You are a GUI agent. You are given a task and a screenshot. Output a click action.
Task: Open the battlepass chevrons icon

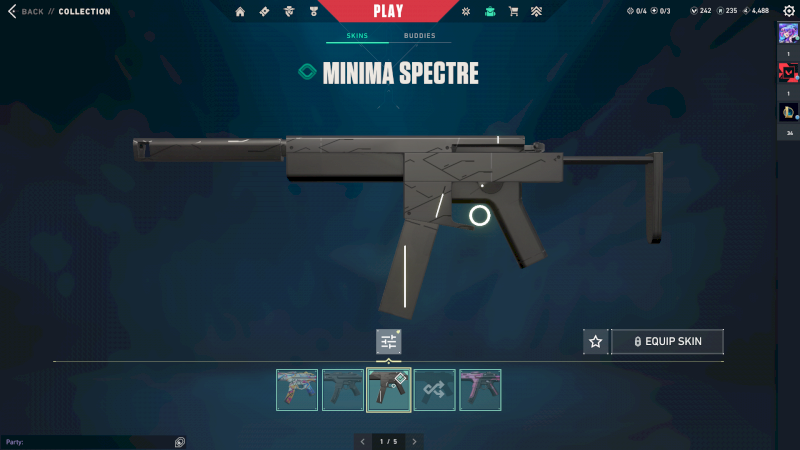tap(536, 12)
